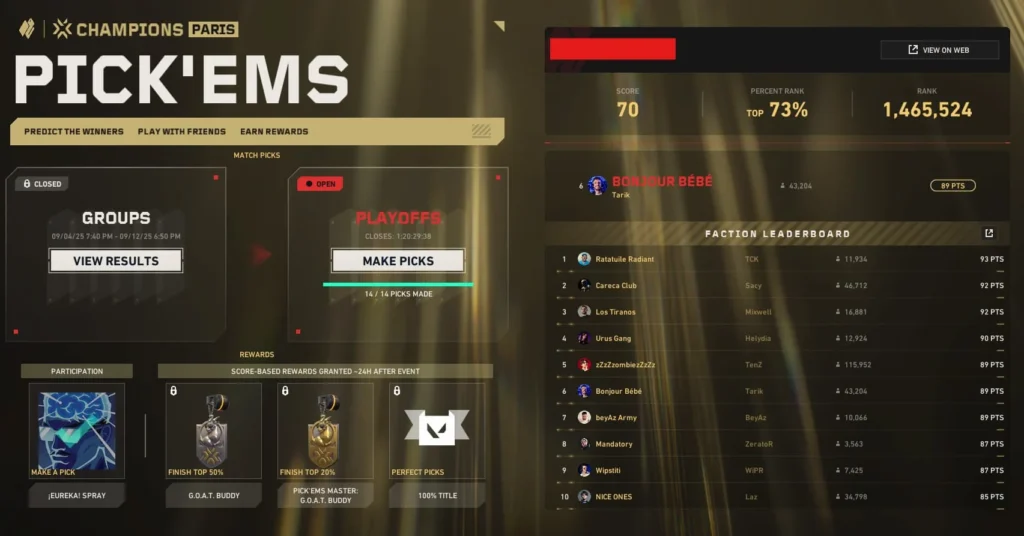Select the ¡Eureka! Spray reward tile
This screenshot has width=1024, height=536.
pos(77,430)
